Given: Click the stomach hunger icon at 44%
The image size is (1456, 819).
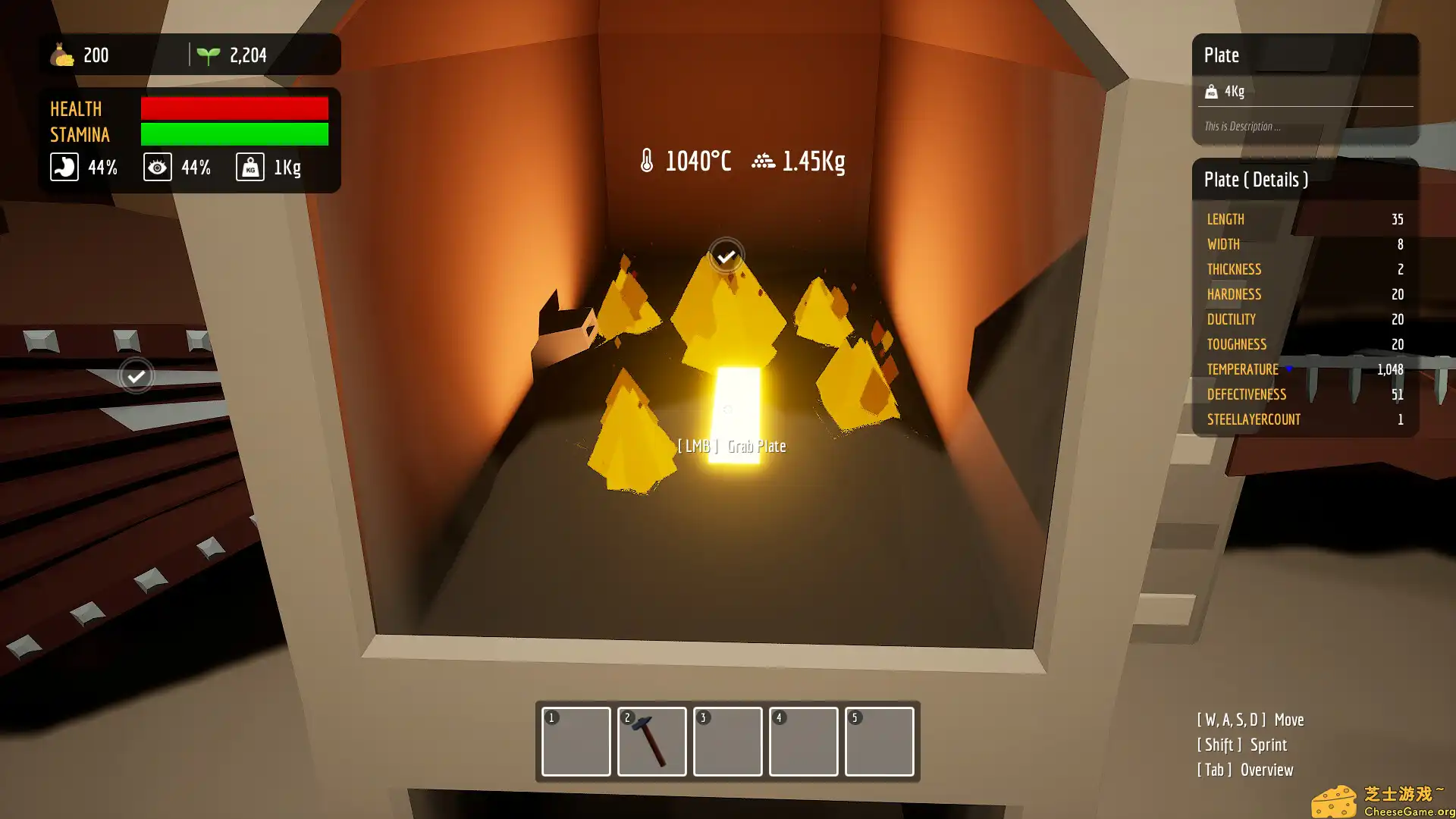Looking at the screenshot, I should pyautogui.click(x=64, y=167).
